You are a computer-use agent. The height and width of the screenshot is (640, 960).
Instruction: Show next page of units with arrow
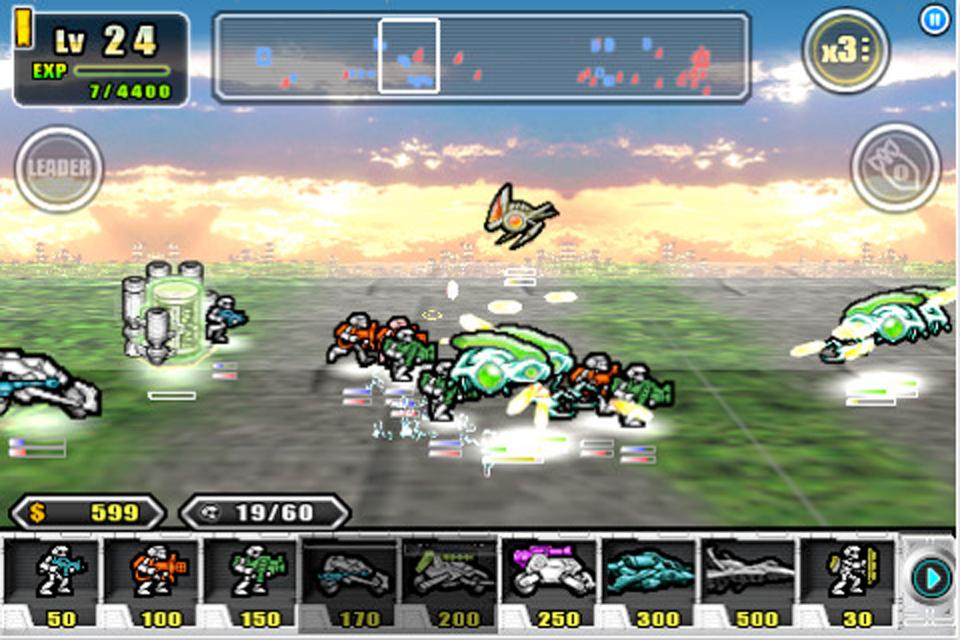pos(930,580)
